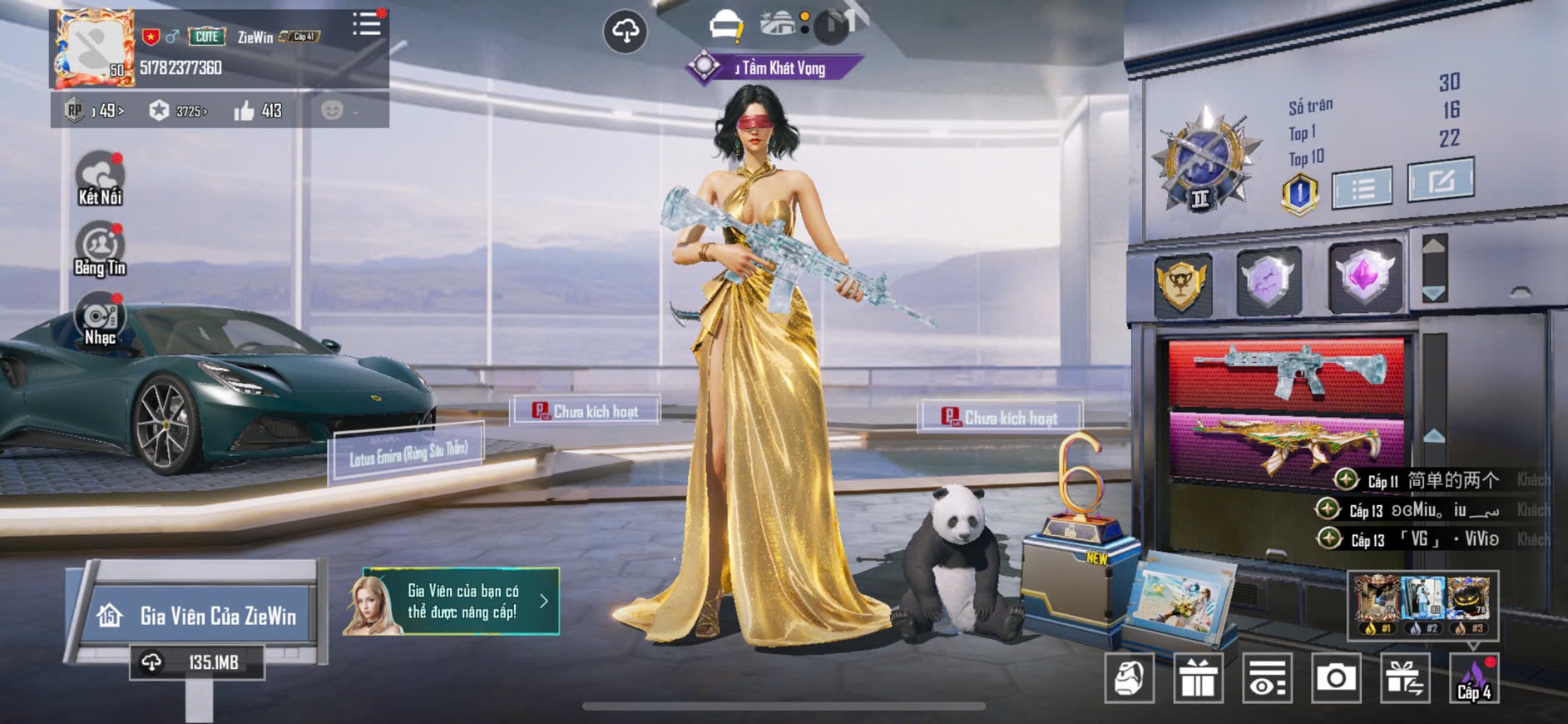Open the gift exchange button

[1405, 678]
